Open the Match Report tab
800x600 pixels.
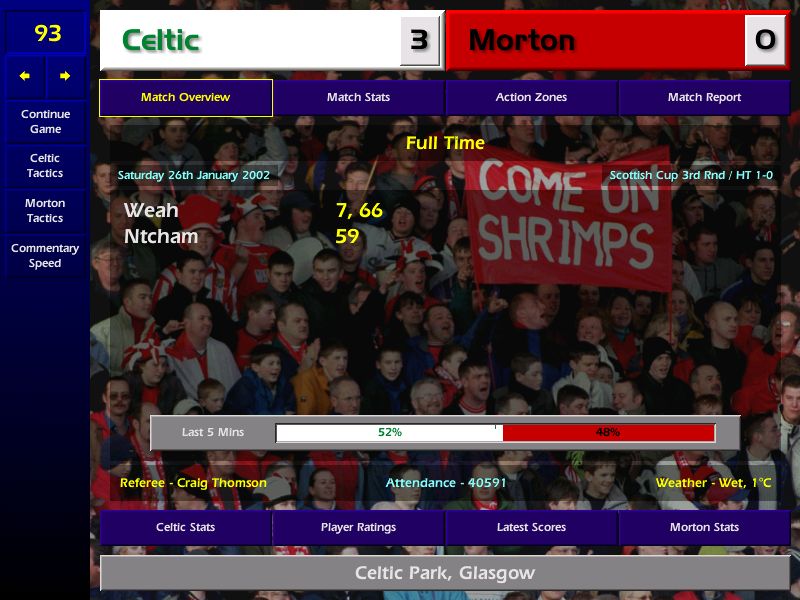click(x=704, y=97)
